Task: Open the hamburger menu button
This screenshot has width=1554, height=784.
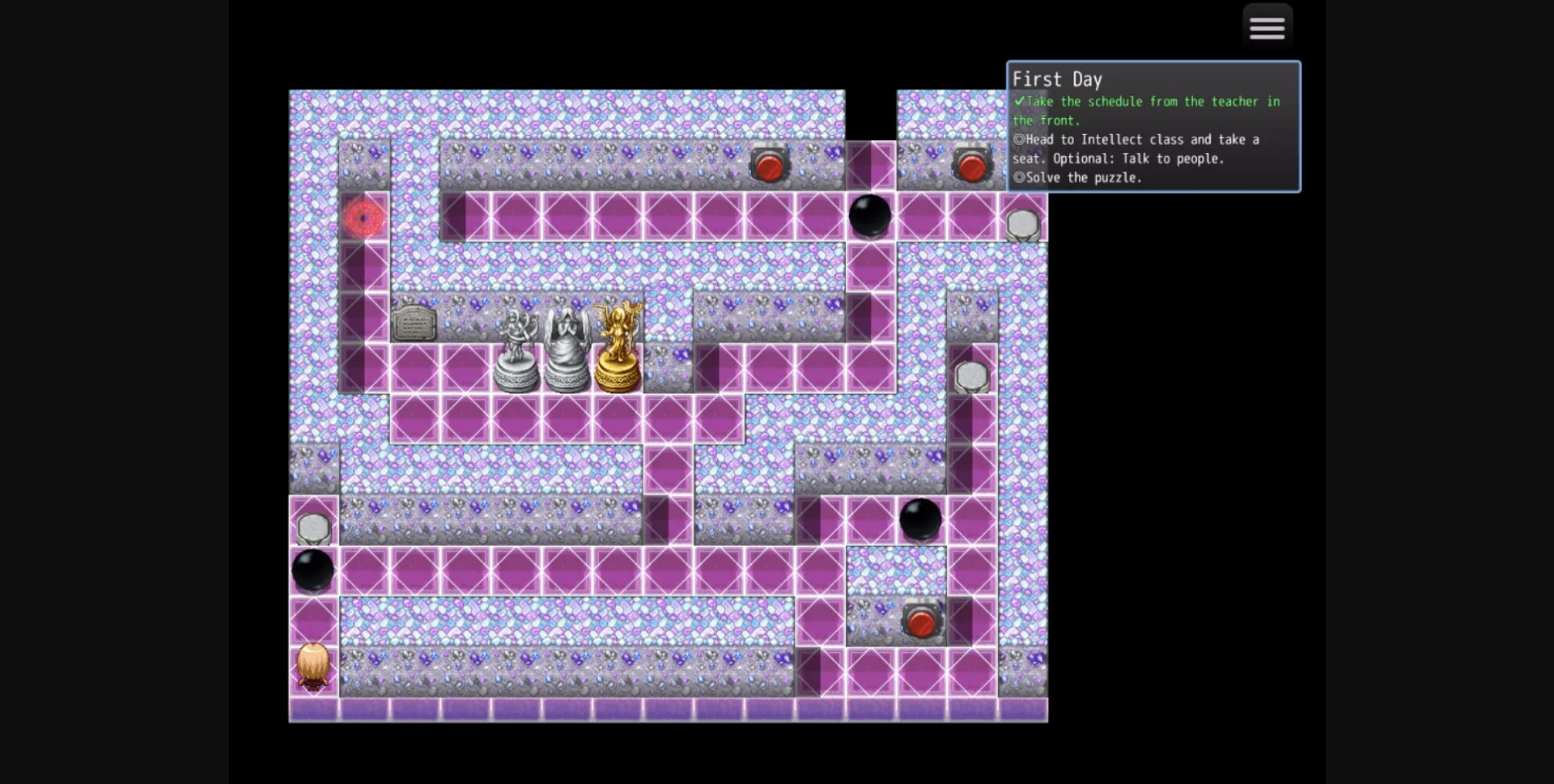Action: point(1267,28)
